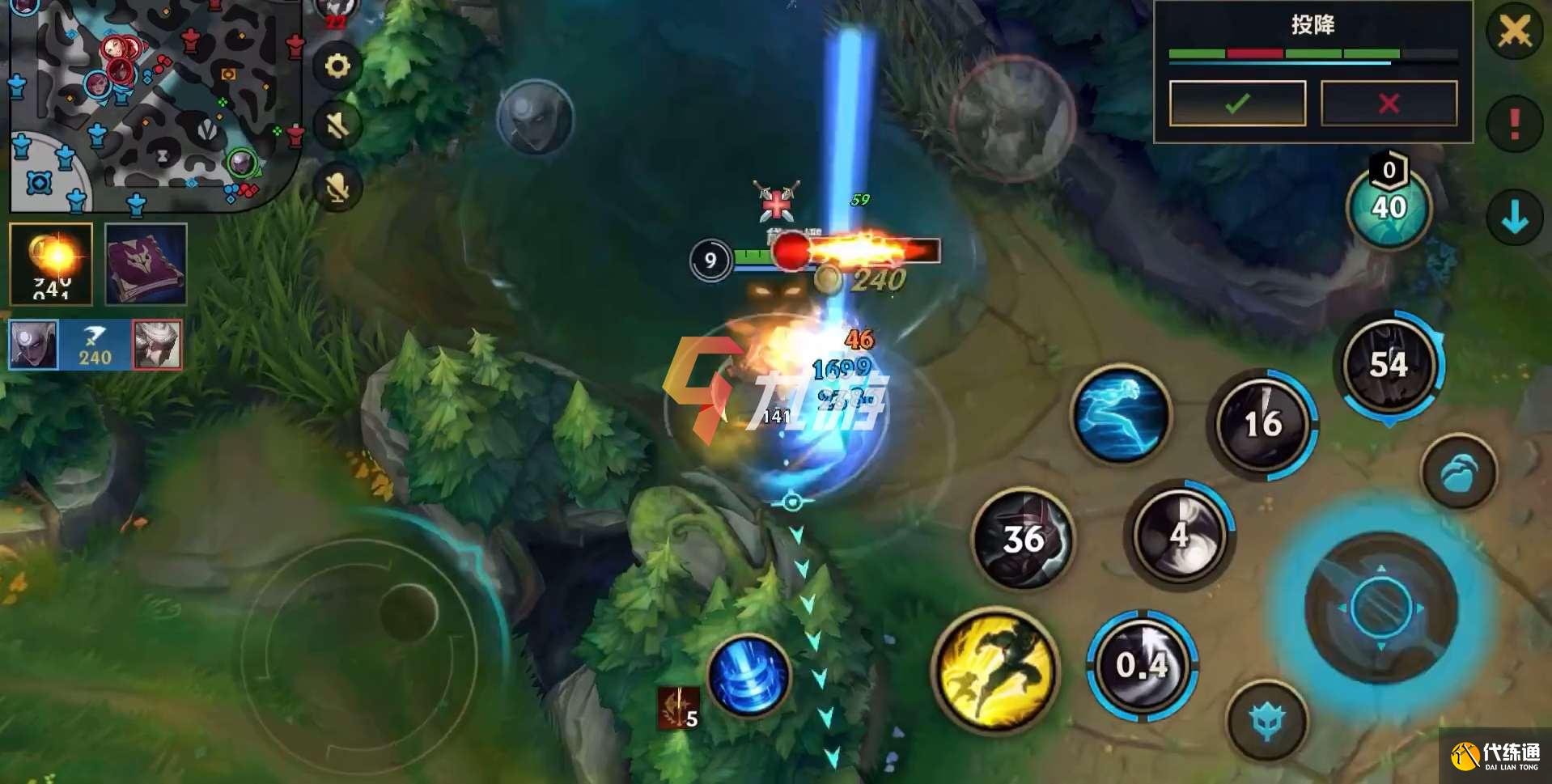Tap the blue down-arrow button
The image size is (1552, 784).
click(1514, 217)
